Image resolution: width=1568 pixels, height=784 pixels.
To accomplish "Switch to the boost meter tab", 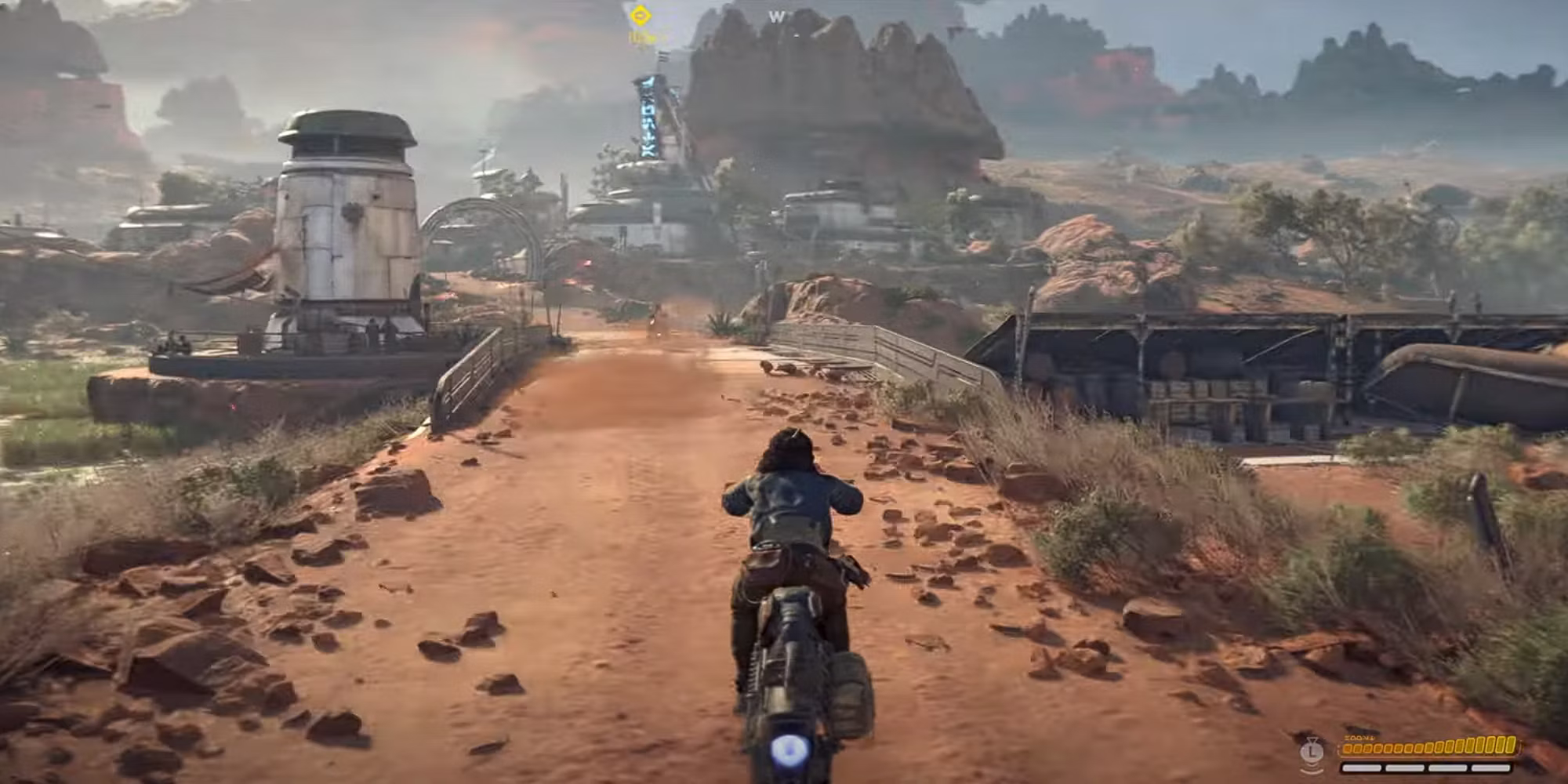I will (x=1427, y=768).
